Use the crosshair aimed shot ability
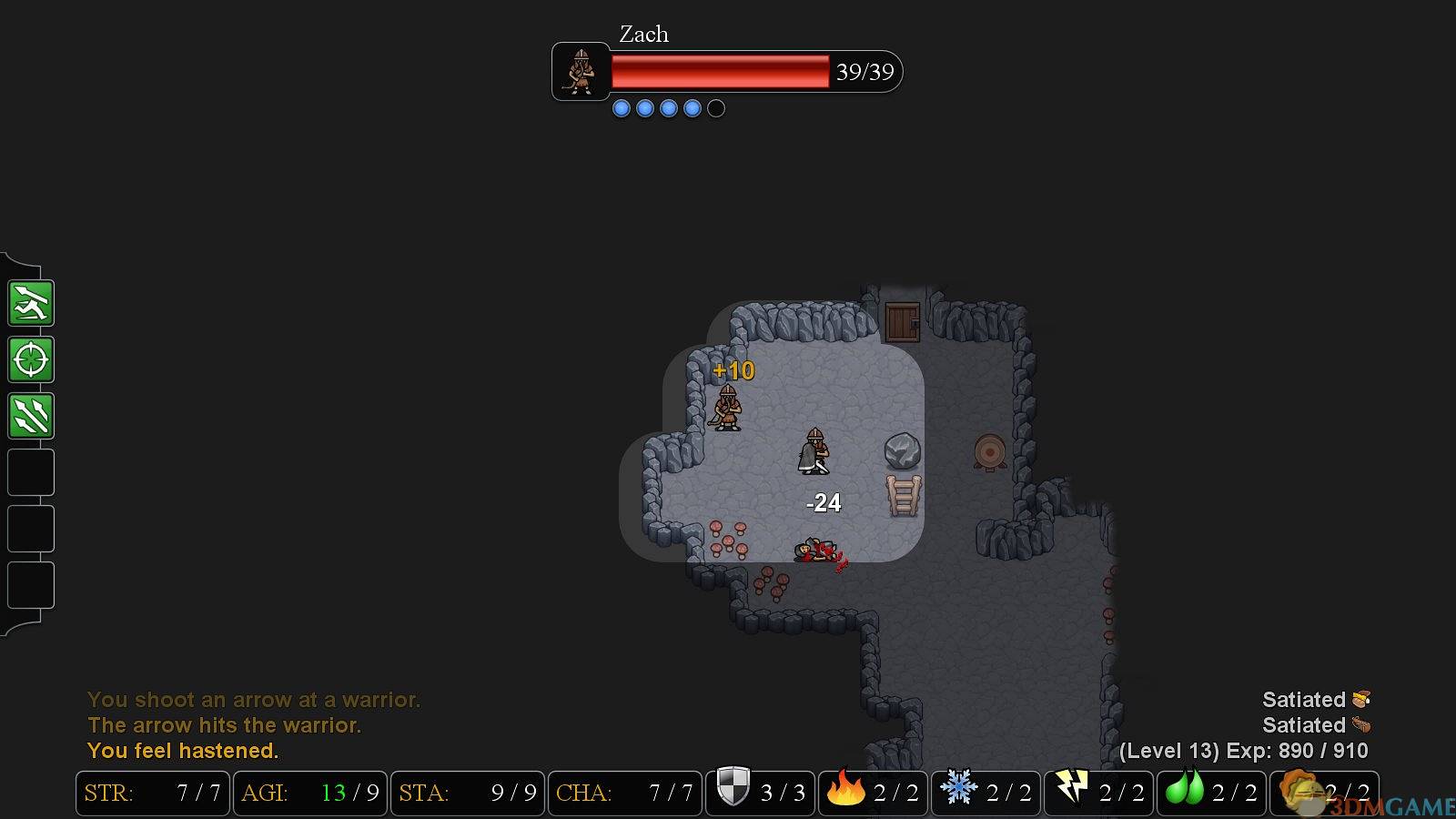Screen dimensions: 1456x819 point(31,359)
